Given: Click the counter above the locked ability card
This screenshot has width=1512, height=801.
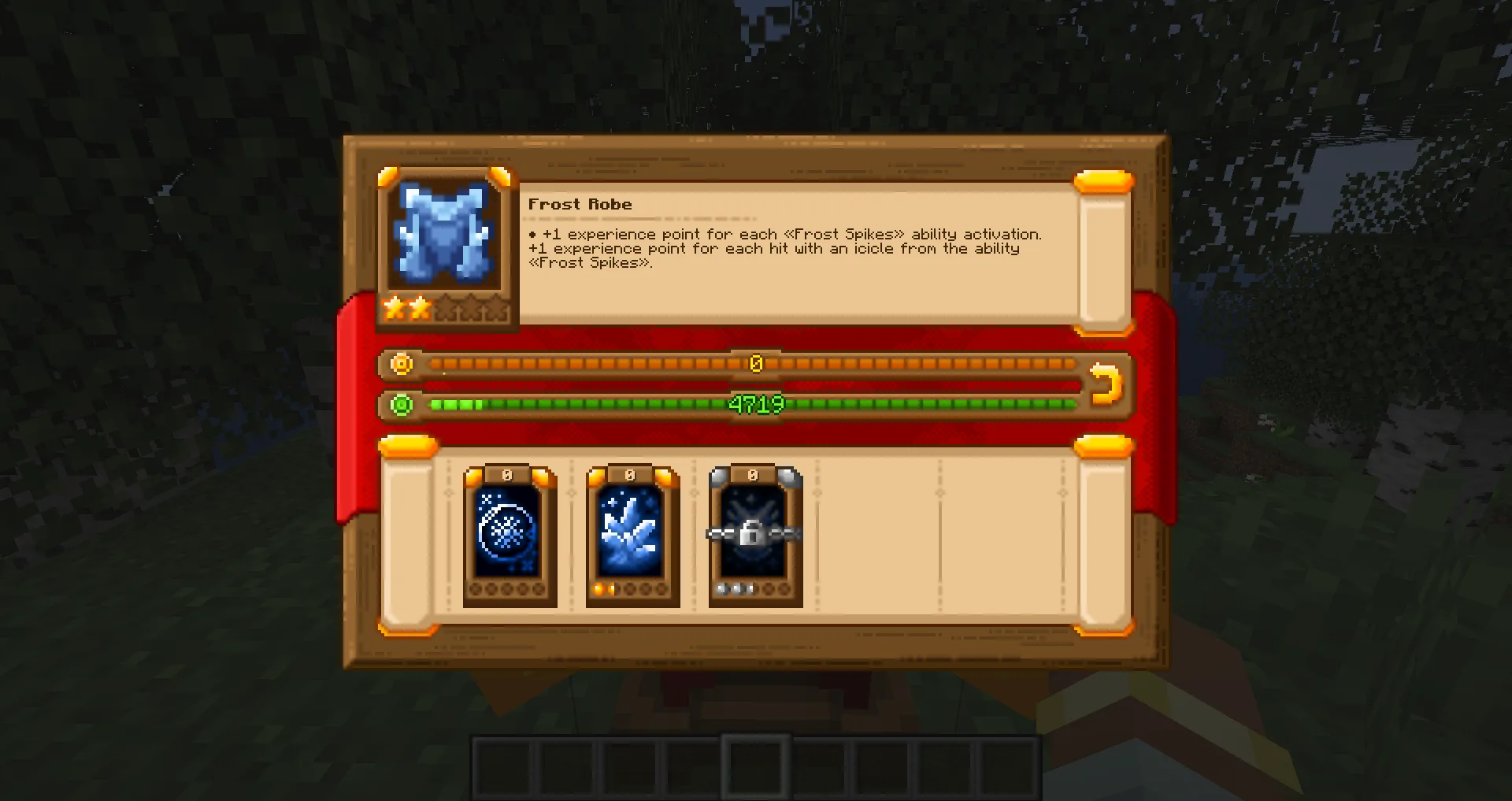Looking at the screenshot, I should click(x=754, y=473).
